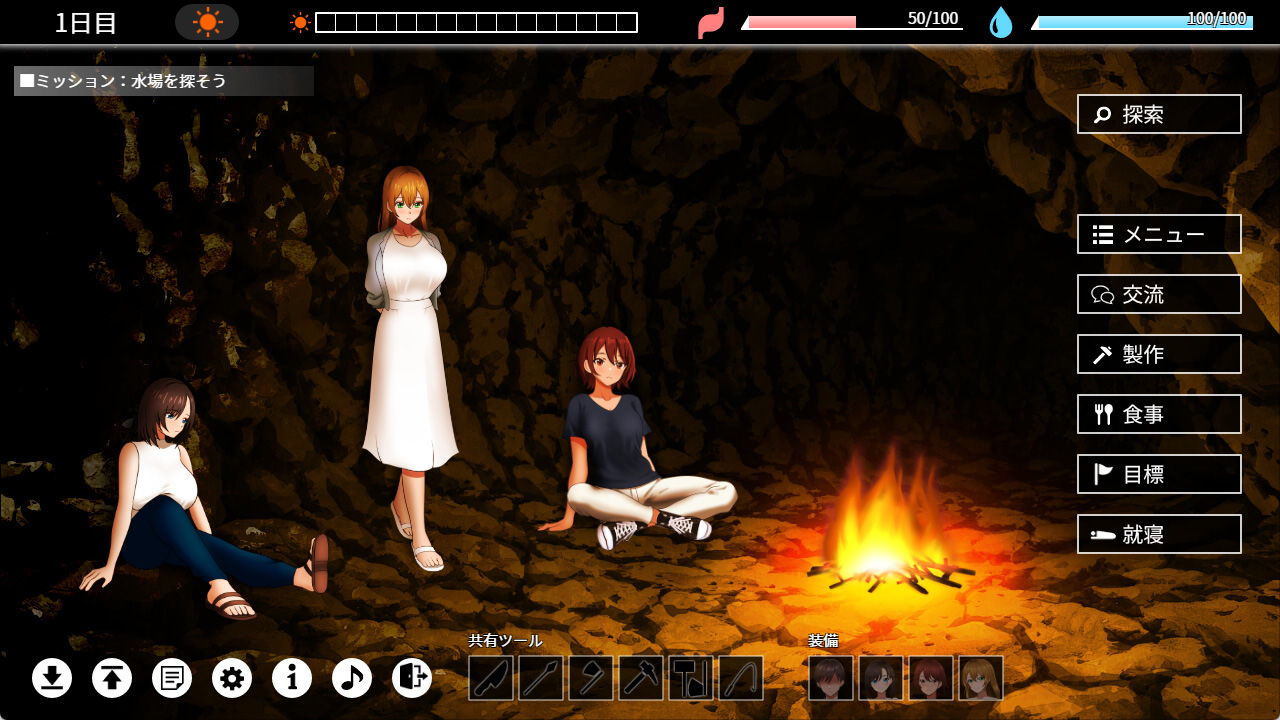Show the 目標 objectives list
Image resolution: width=1280 pixels, height=720 pixels.
pyautogui.click(x=1159, y=474)
